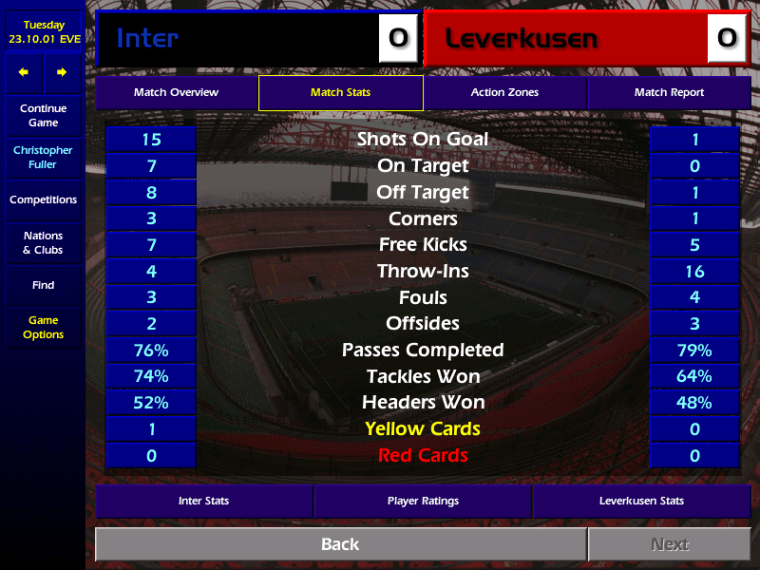760x570 pixels.
Task: Click the Inter team name header
Action: (240, 39)
